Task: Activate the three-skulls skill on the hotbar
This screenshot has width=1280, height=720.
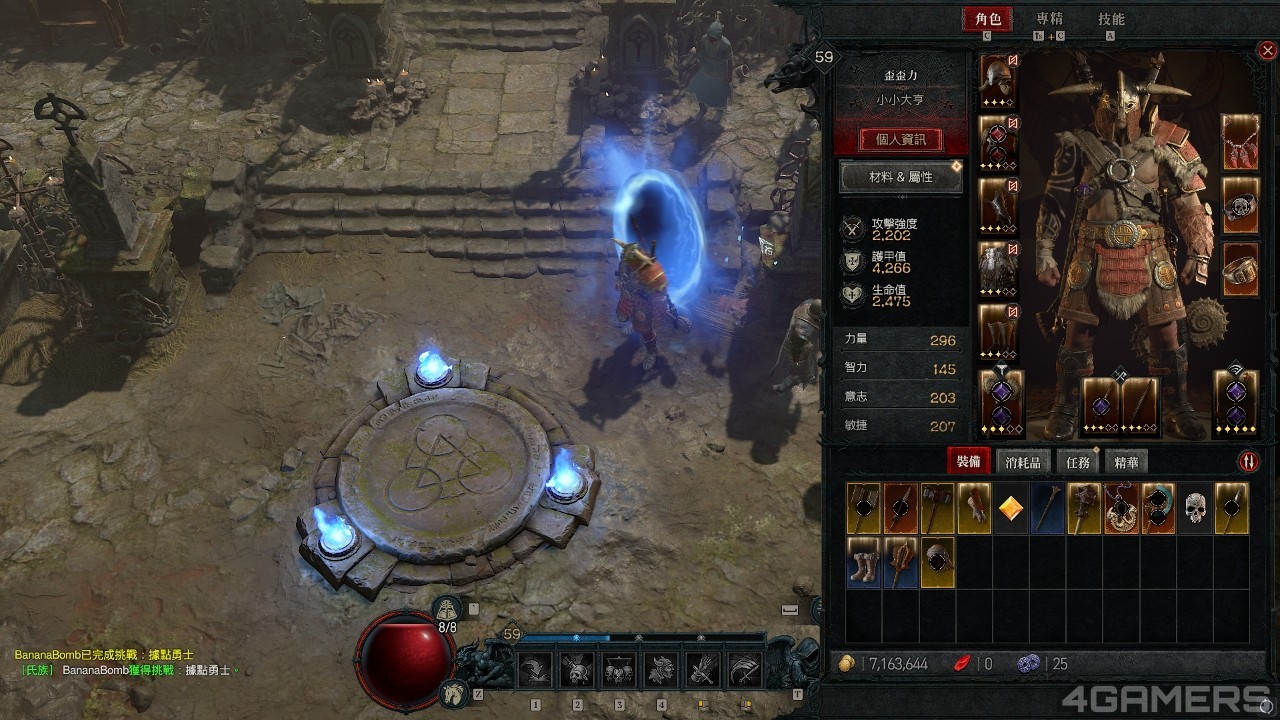Action: [619, 670]
